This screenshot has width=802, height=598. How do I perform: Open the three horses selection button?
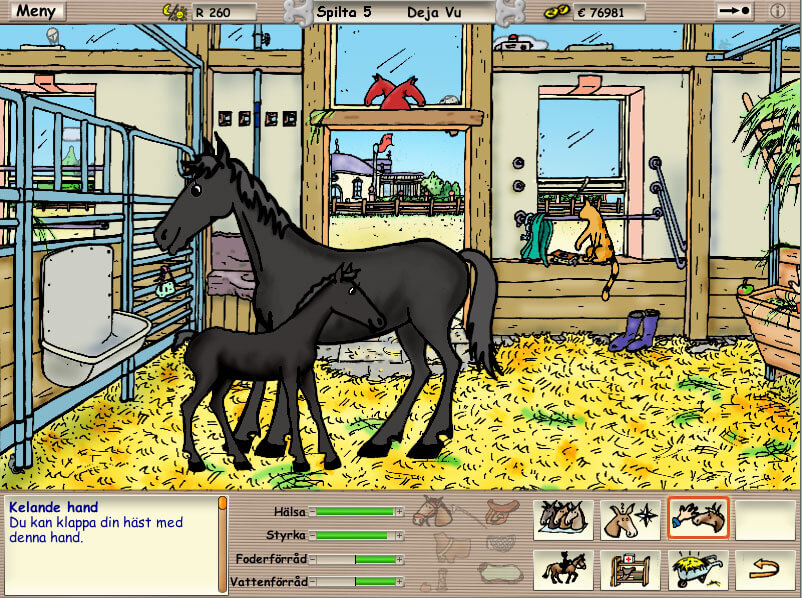click(563, 520)
